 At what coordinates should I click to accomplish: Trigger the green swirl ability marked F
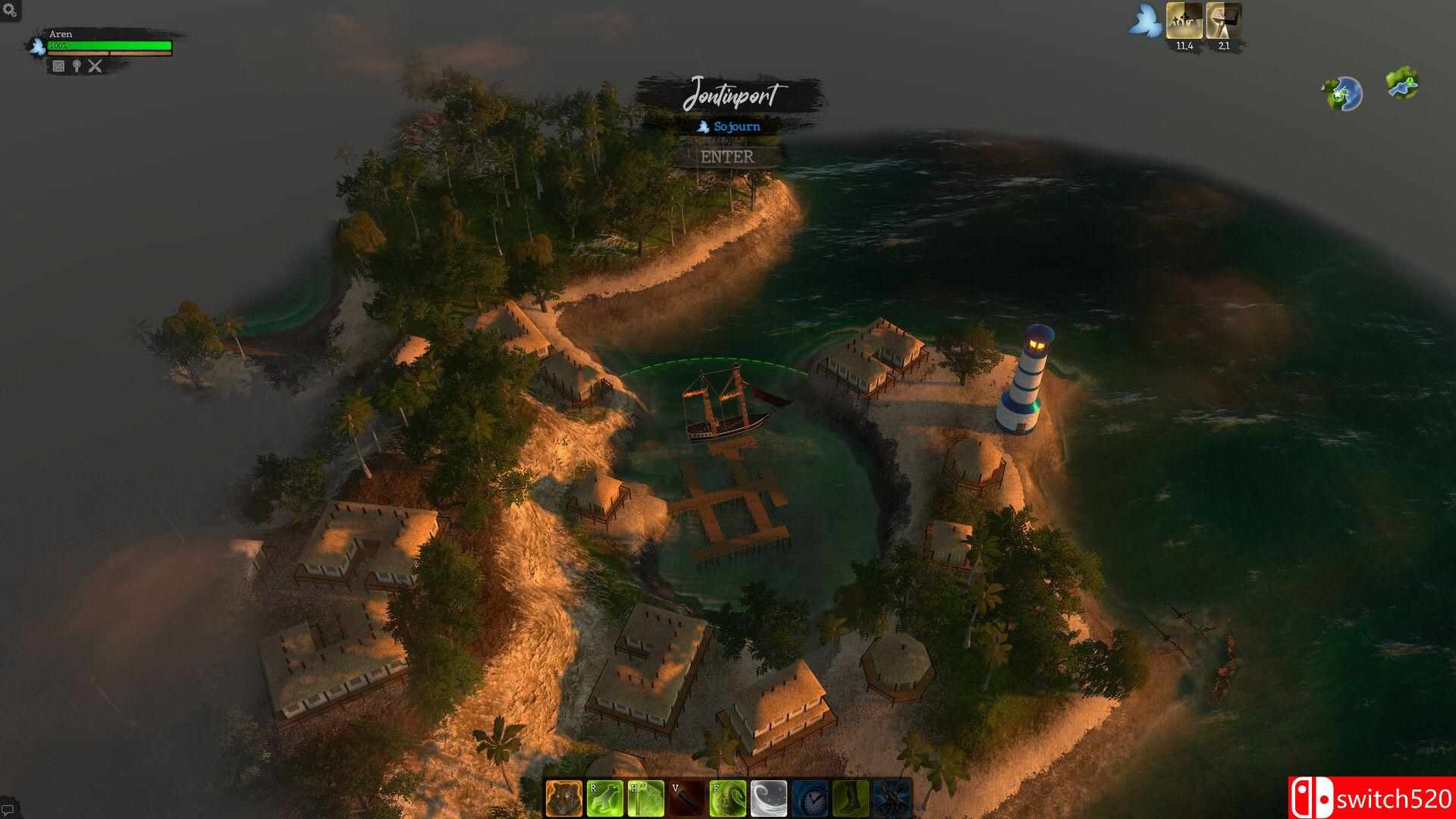click(727, 799)
